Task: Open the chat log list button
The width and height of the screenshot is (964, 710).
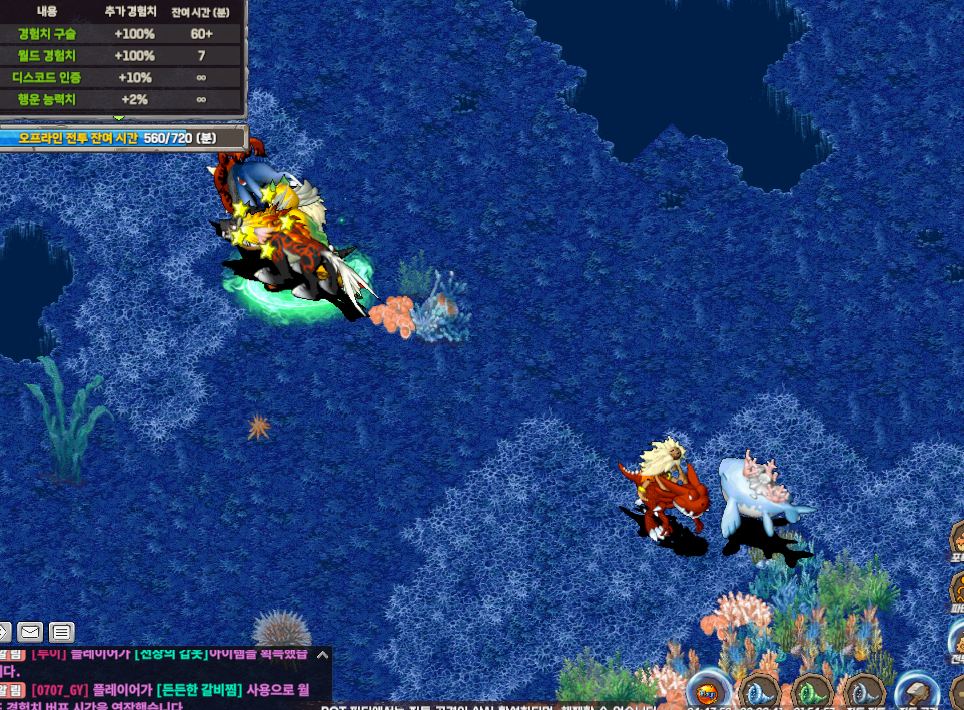Action: click(x=62, y=632)
